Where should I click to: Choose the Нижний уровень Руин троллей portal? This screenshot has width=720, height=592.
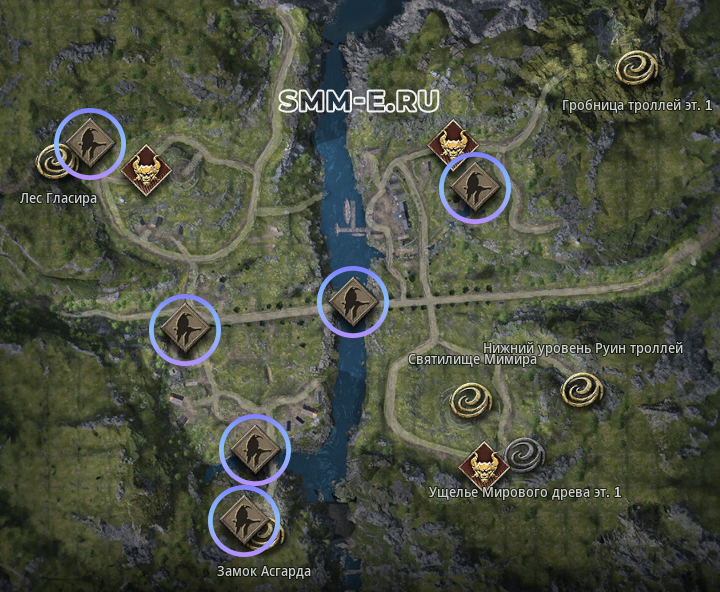click(581, 388)
